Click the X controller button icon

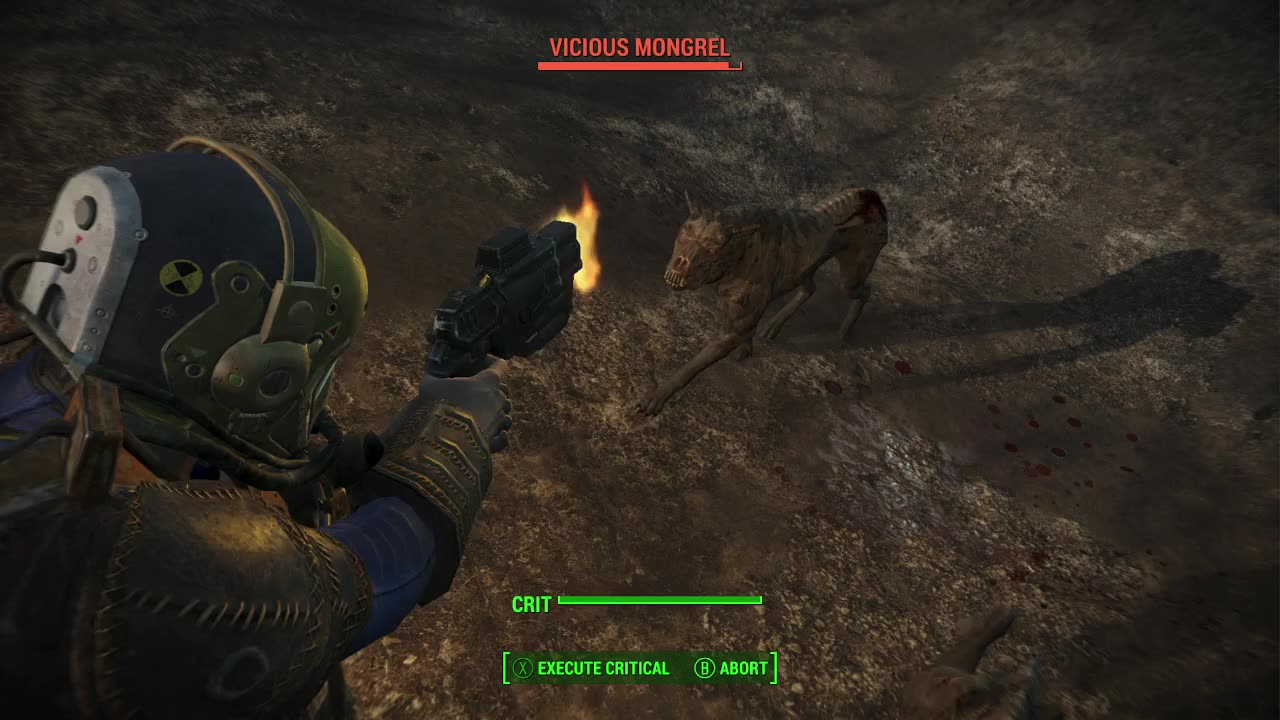[522, 667]
